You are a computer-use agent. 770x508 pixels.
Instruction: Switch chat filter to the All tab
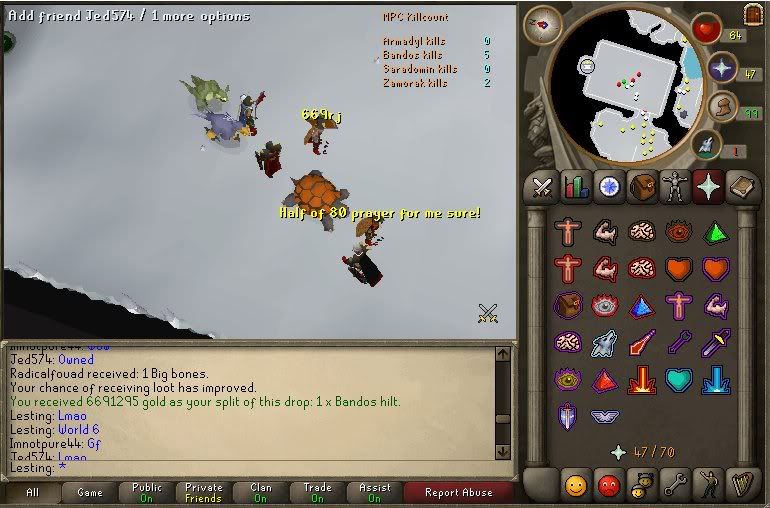click(x=32, y=492)
